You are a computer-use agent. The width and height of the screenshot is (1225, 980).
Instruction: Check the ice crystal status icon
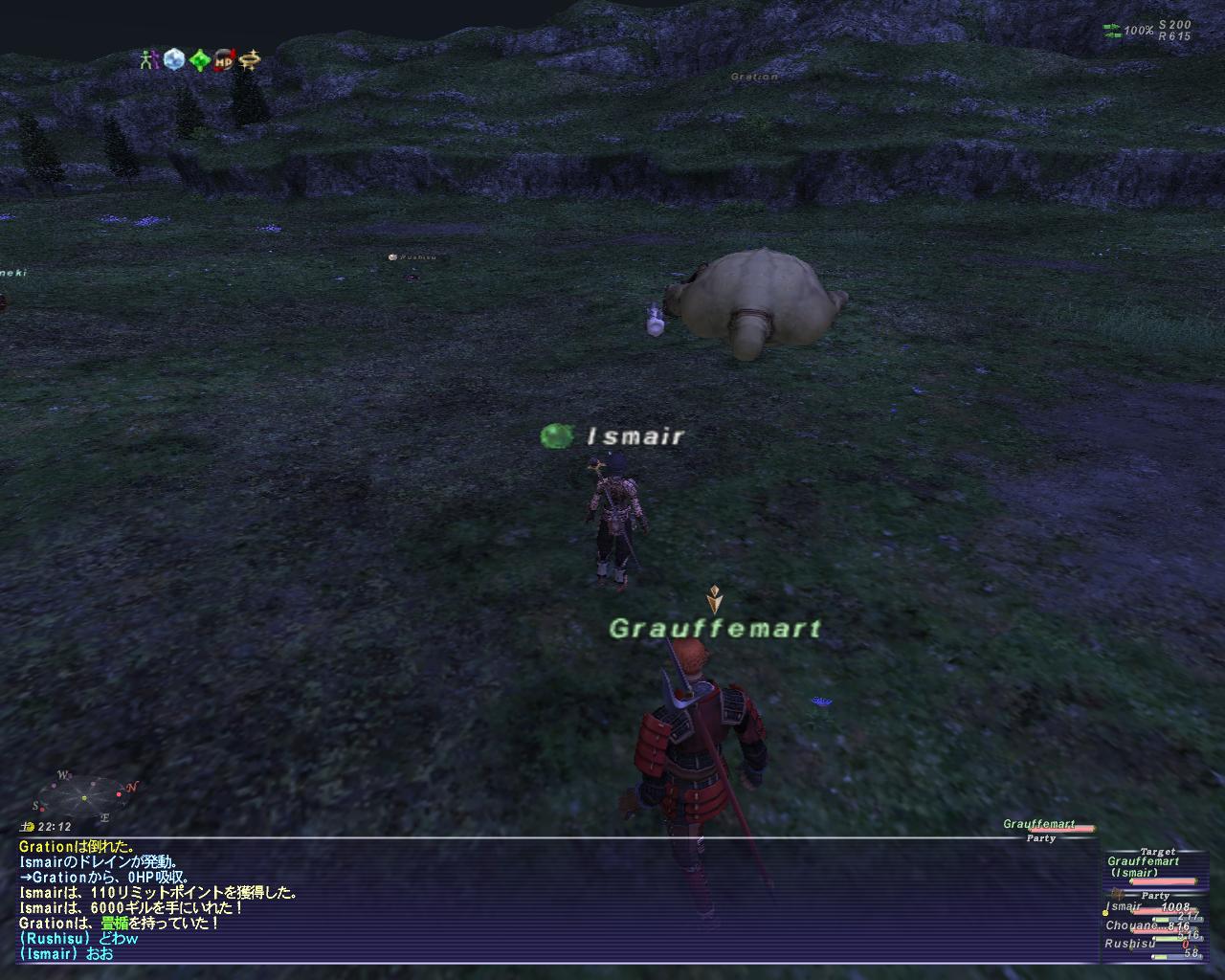(x=173, y=59)
